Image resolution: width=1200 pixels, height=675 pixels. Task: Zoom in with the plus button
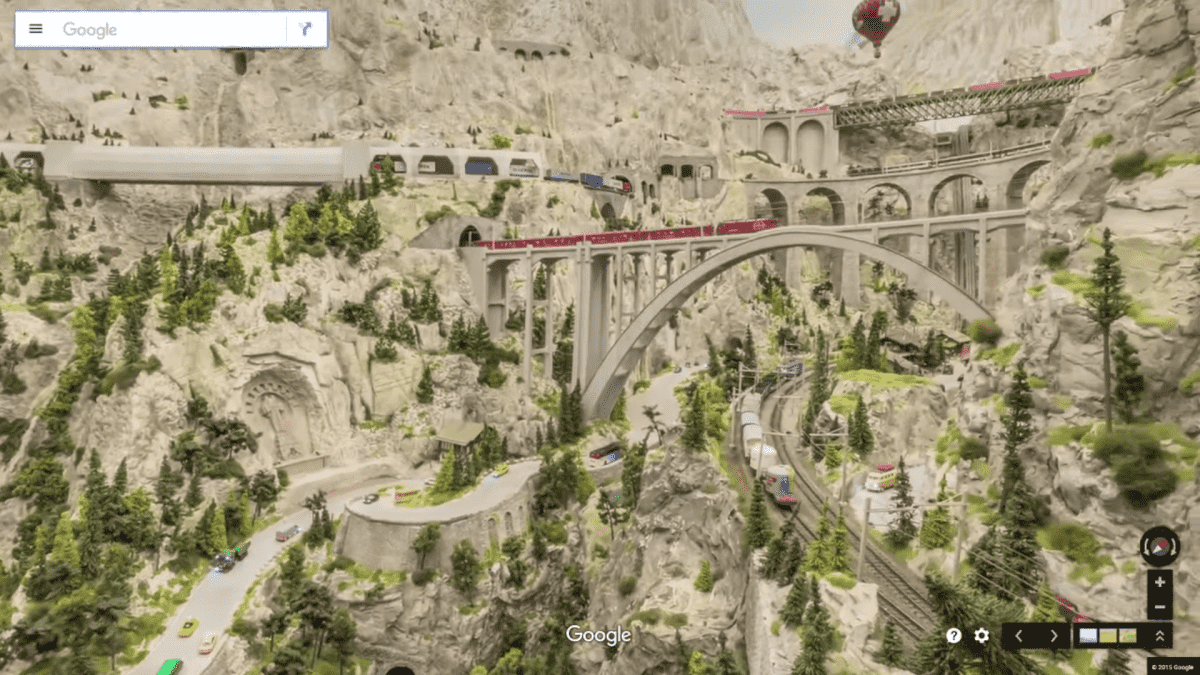click(x=1159, y=582)
